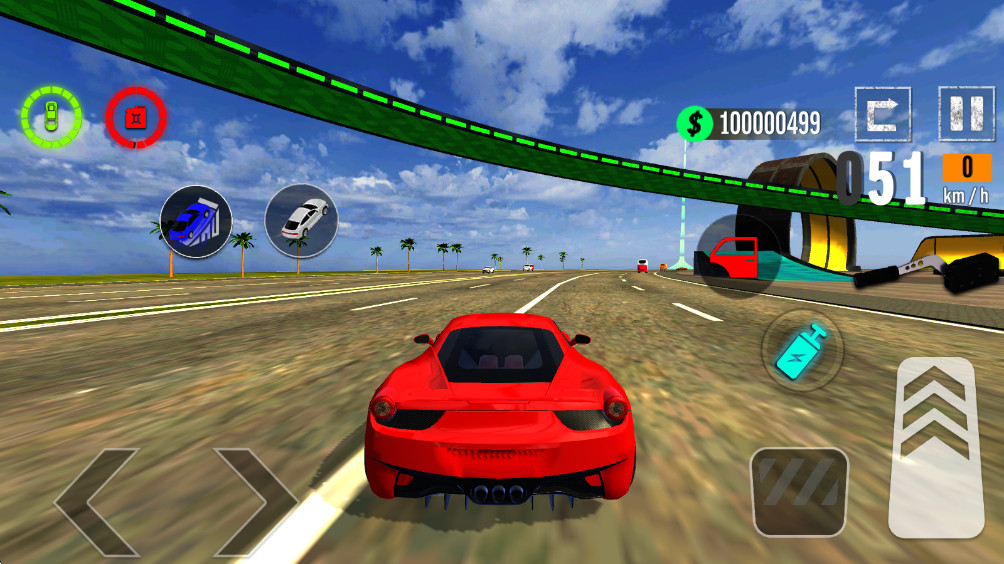
Task: Steer right with the right arrow
Action: click(255, 502)
